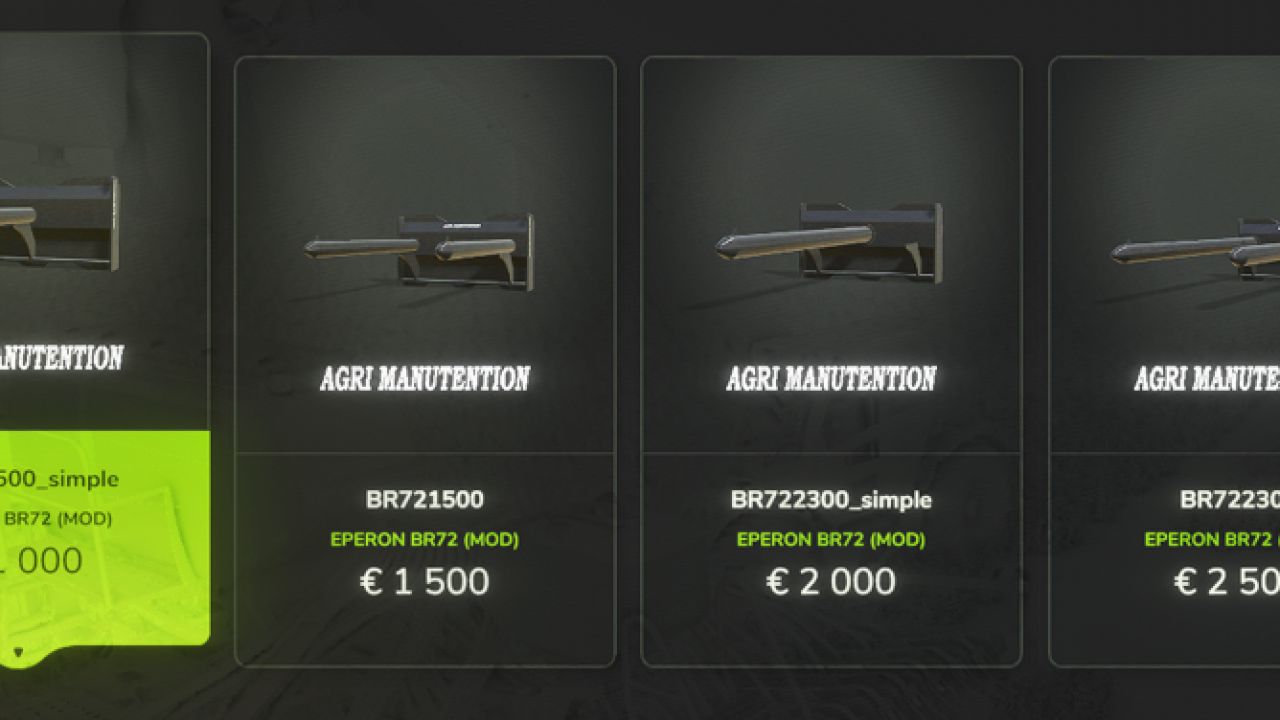Click EPERON BR72 (MOD) text on BR722300_simple card
The image size is (1280, 720).
[x=831, y=539]
